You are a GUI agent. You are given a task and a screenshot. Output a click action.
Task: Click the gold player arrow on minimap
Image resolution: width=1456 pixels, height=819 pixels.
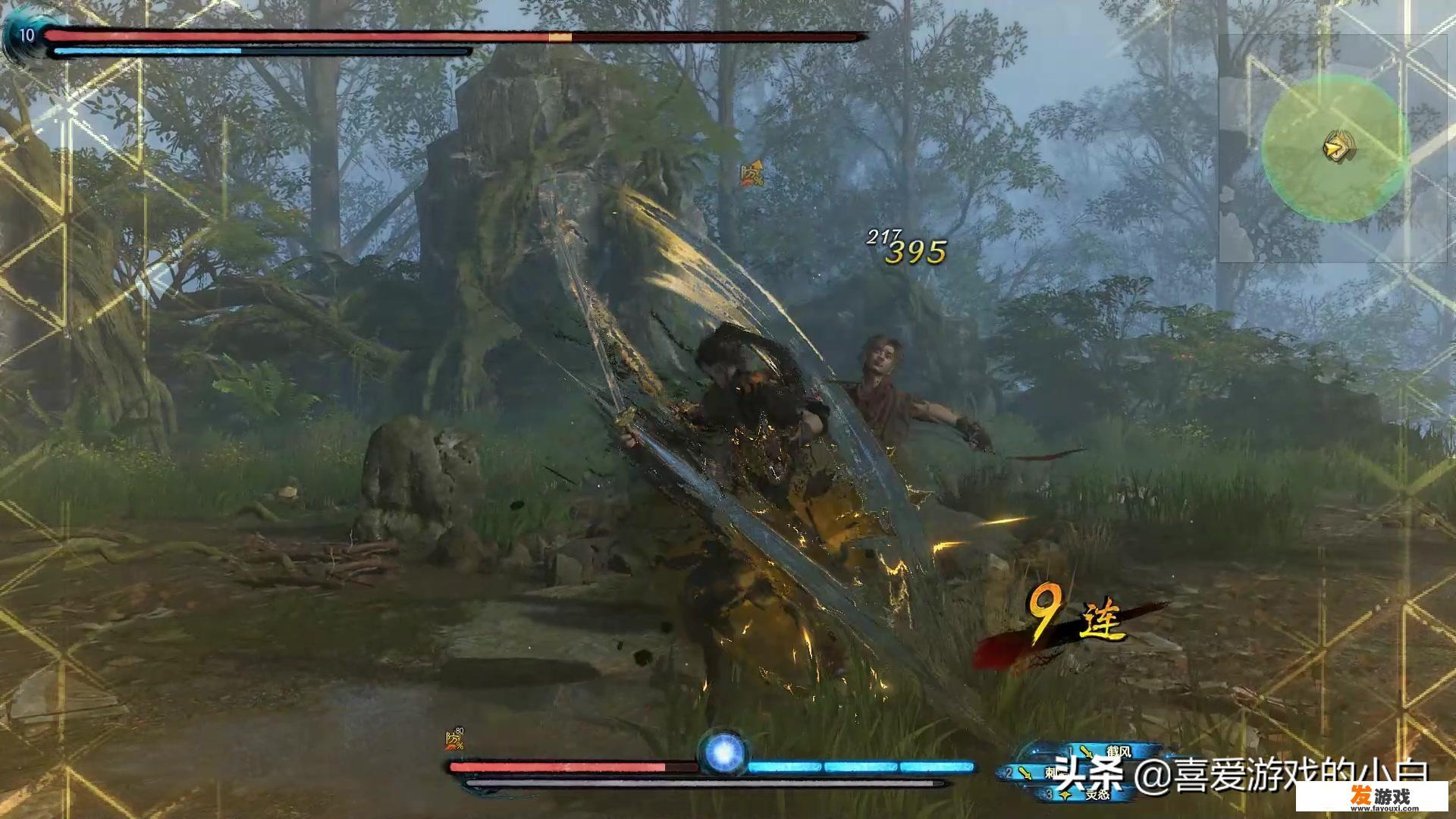pyautogui.click(x=1338, y=146)
